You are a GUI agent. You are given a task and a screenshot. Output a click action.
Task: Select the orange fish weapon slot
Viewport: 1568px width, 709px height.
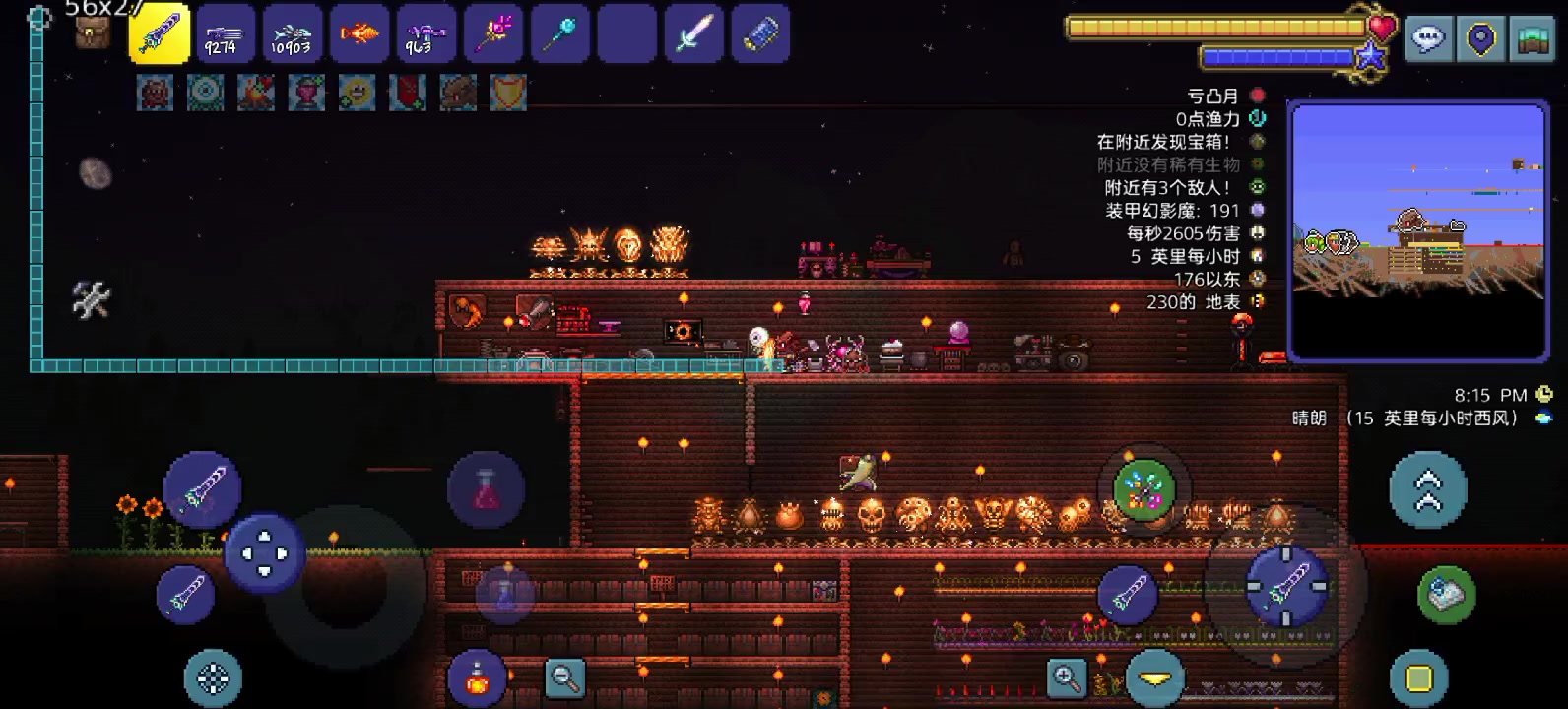(x=359, y=34)
